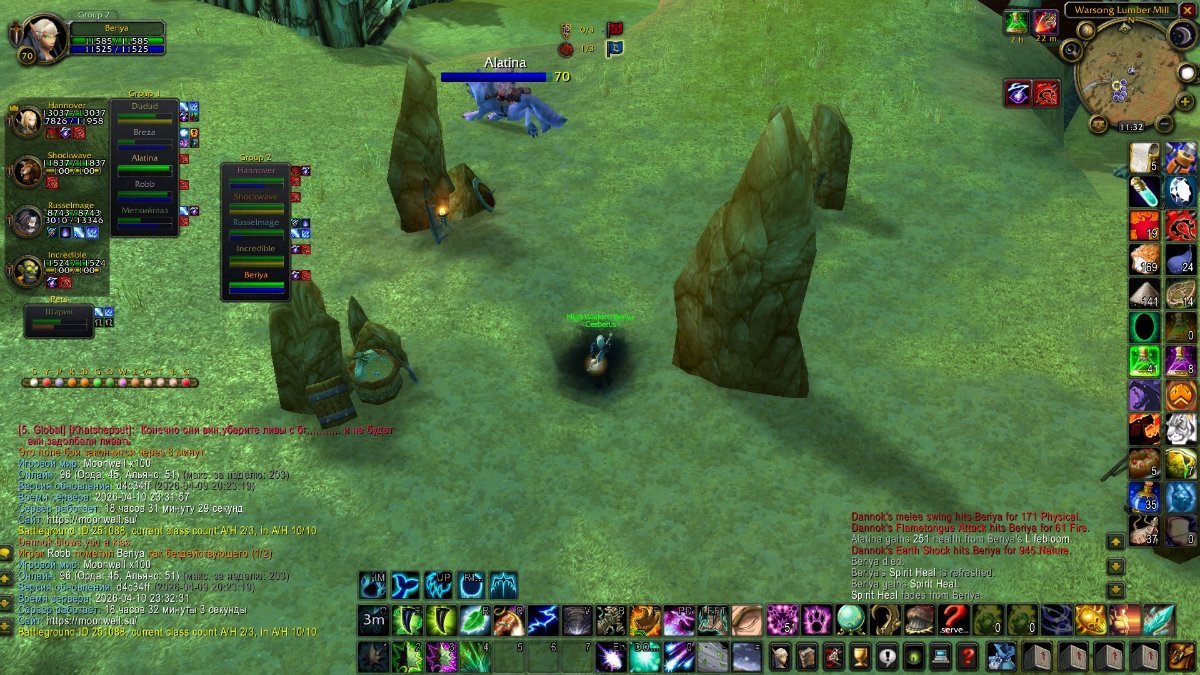Use the scroll item with count 5

1144,158
